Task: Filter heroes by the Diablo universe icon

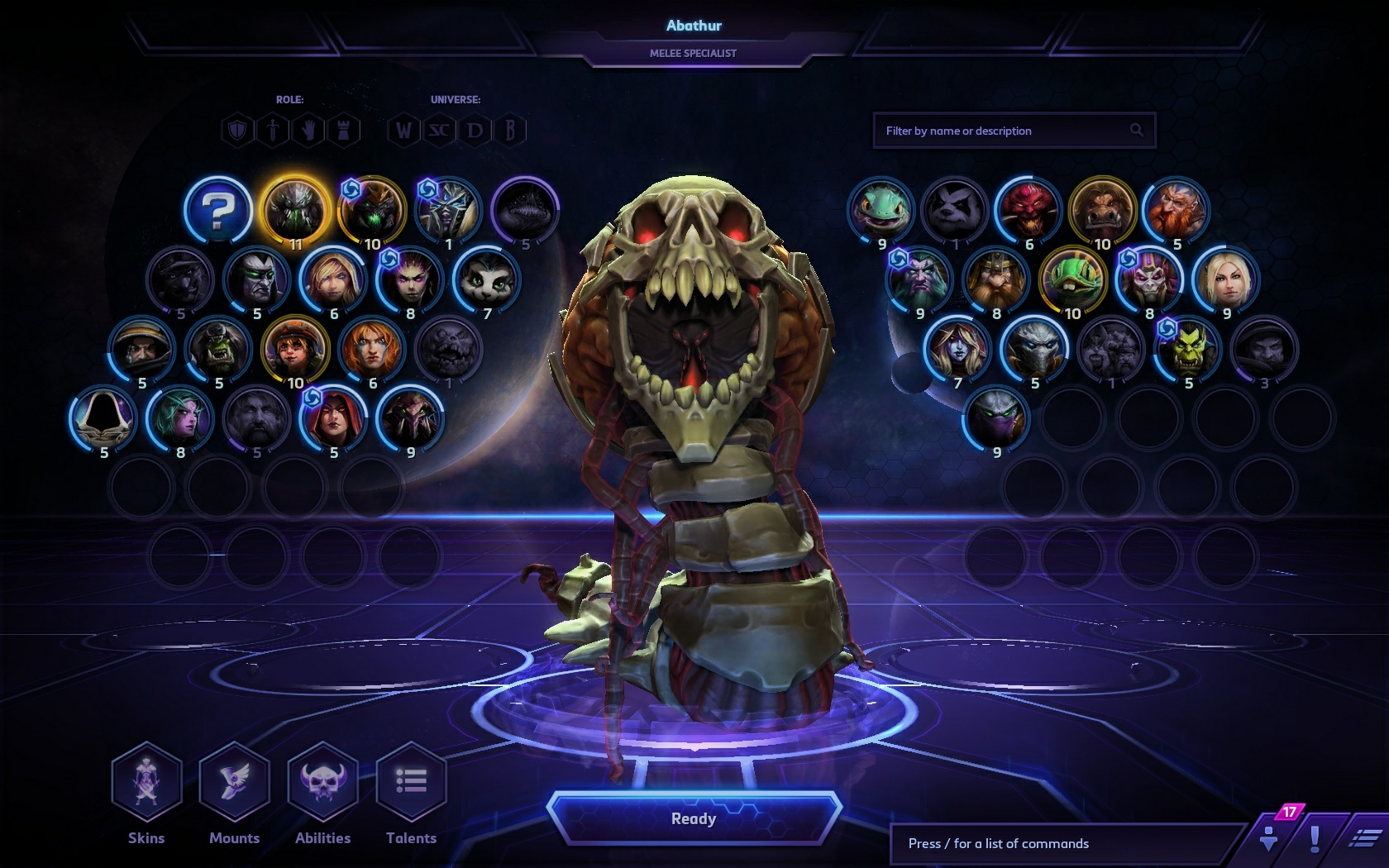Action: (474, 130)
